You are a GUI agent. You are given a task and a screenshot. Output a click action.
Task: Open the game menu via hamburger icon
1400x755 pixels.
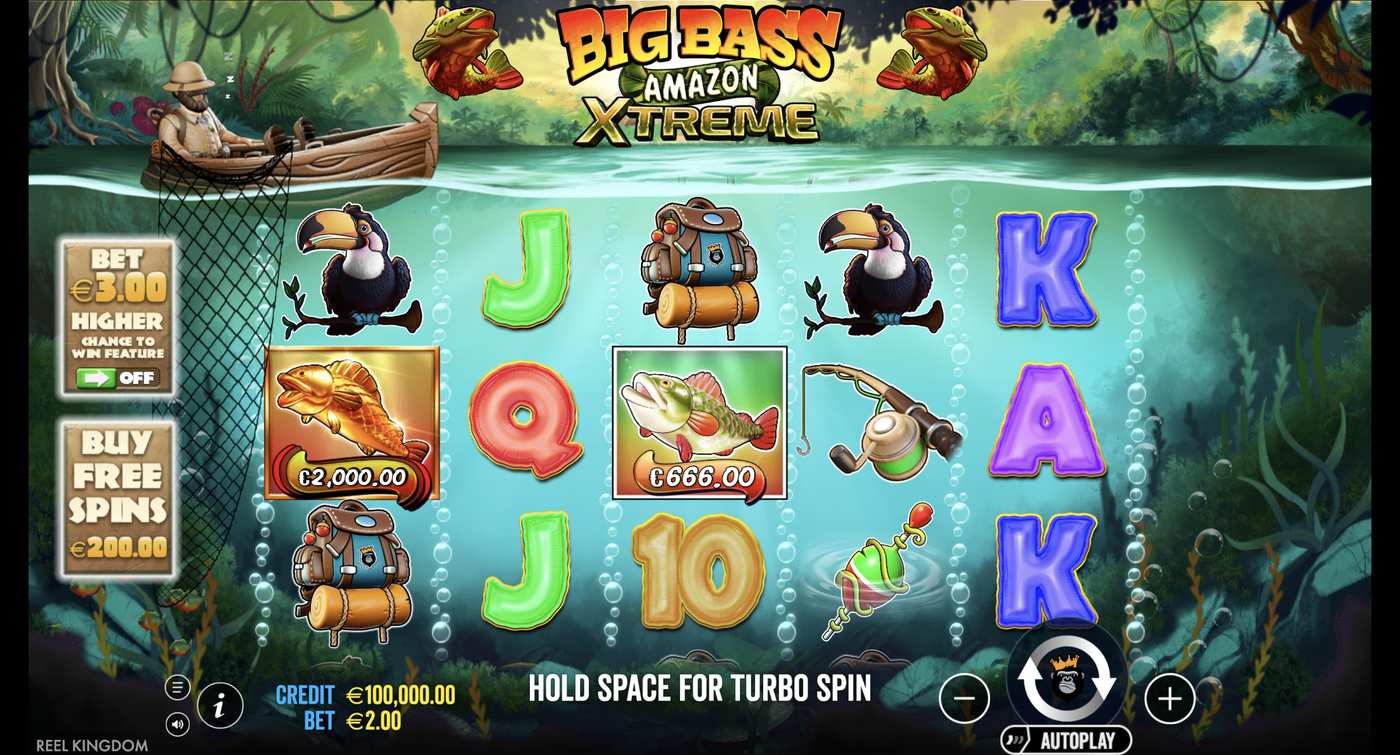pyautogui.click(x=177, y=687)
